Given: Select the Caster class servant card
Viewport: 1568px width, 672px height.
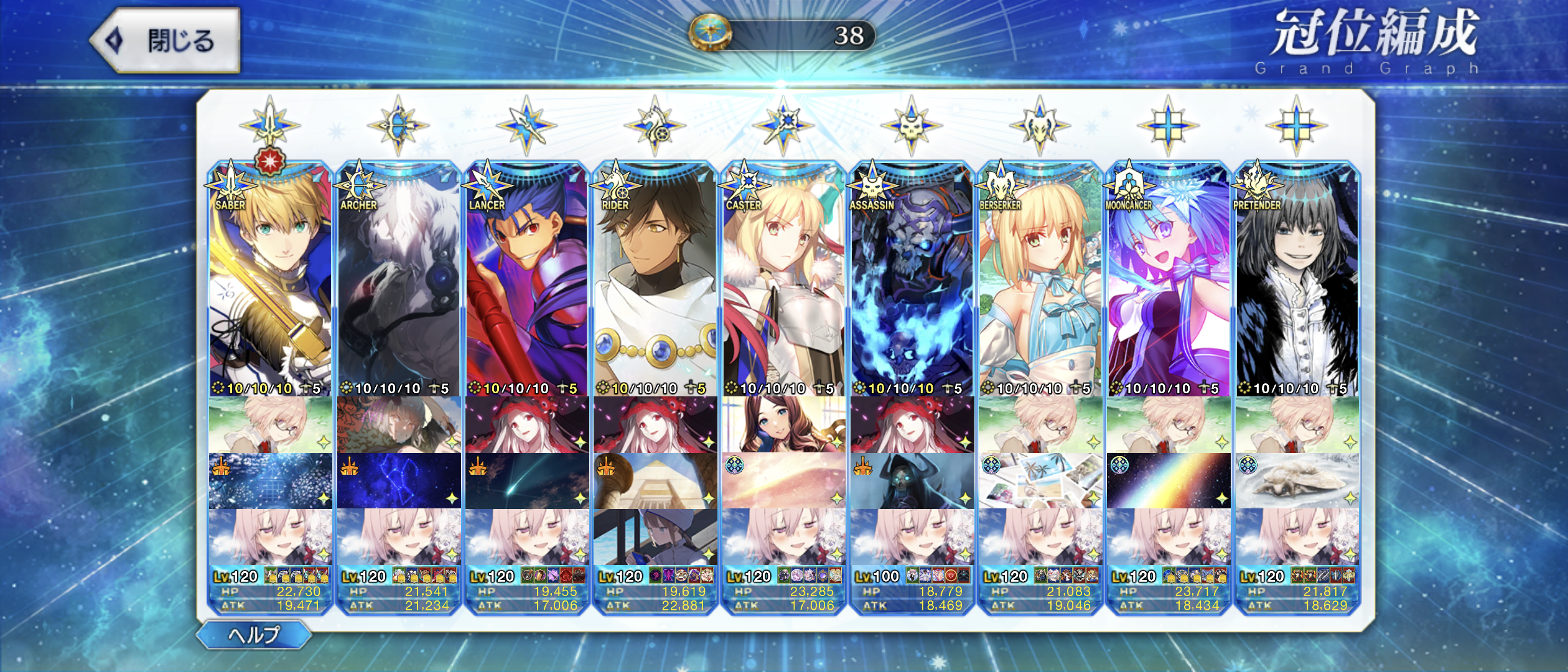Looking at the screenshot, I should 783,280.
